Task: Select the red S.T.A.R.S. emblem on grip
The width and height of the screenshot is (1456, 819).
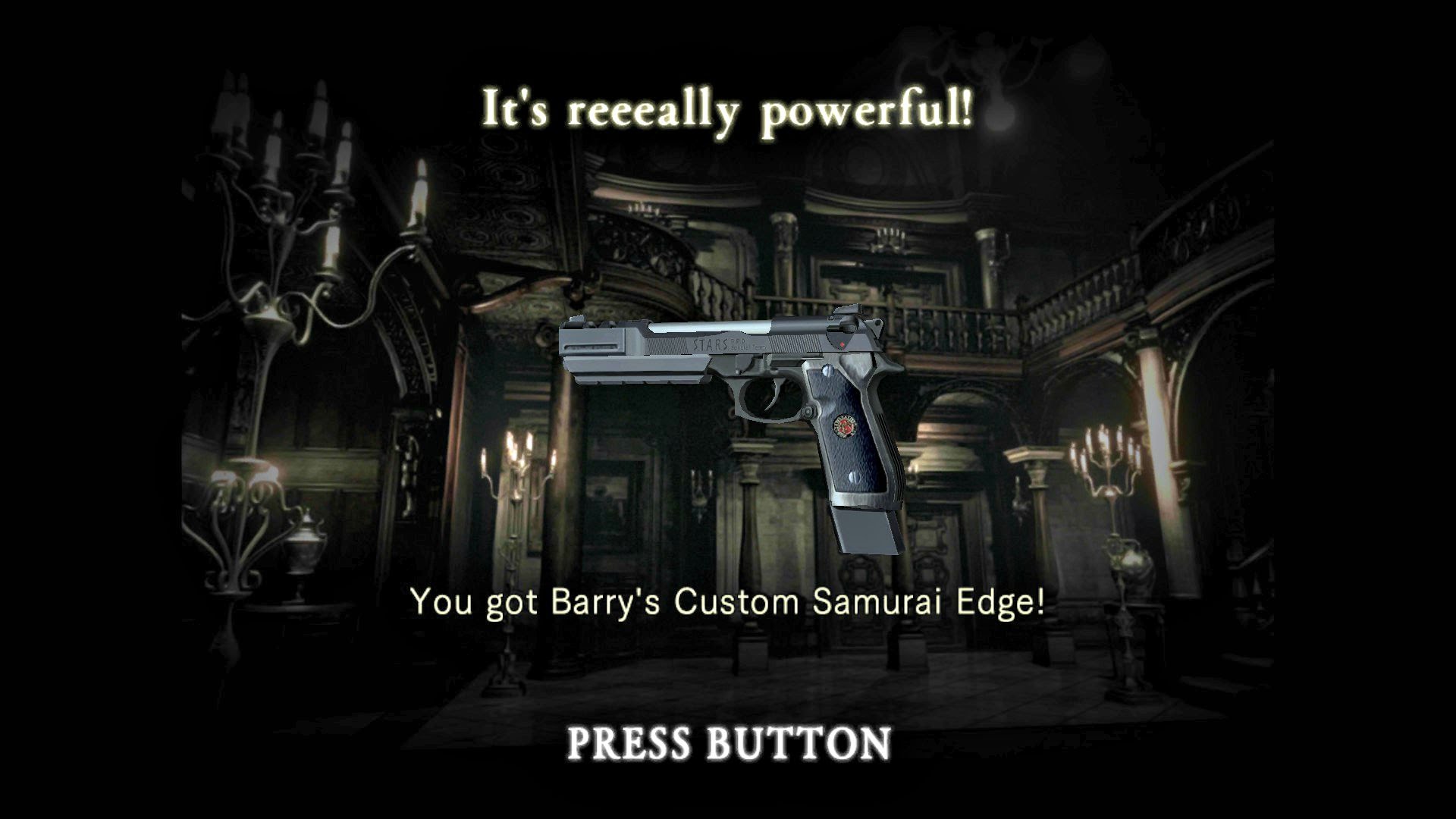Action: 845,427
